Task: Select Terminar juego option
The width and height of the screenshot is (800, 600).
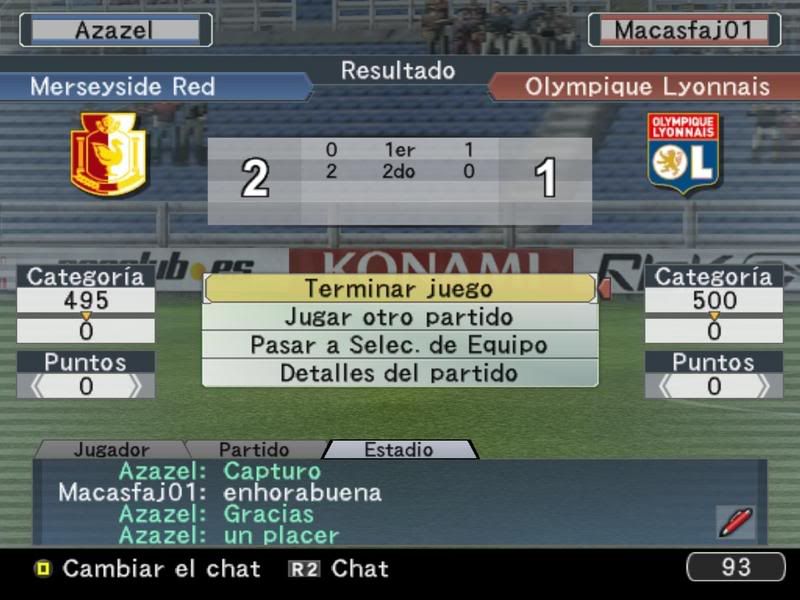Action: click(x=400, y=289)
